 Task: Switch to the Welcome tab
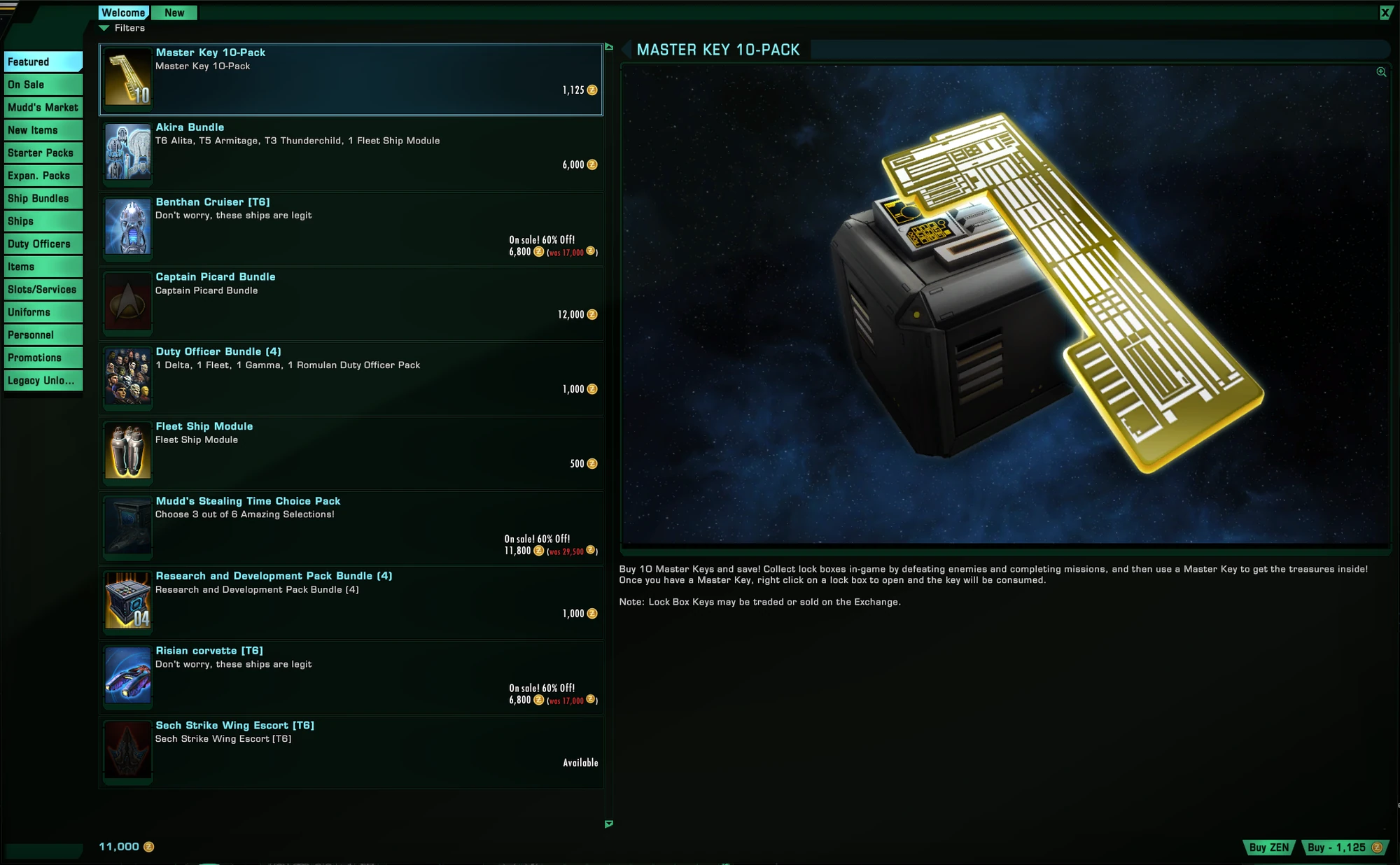coord(124,12)
